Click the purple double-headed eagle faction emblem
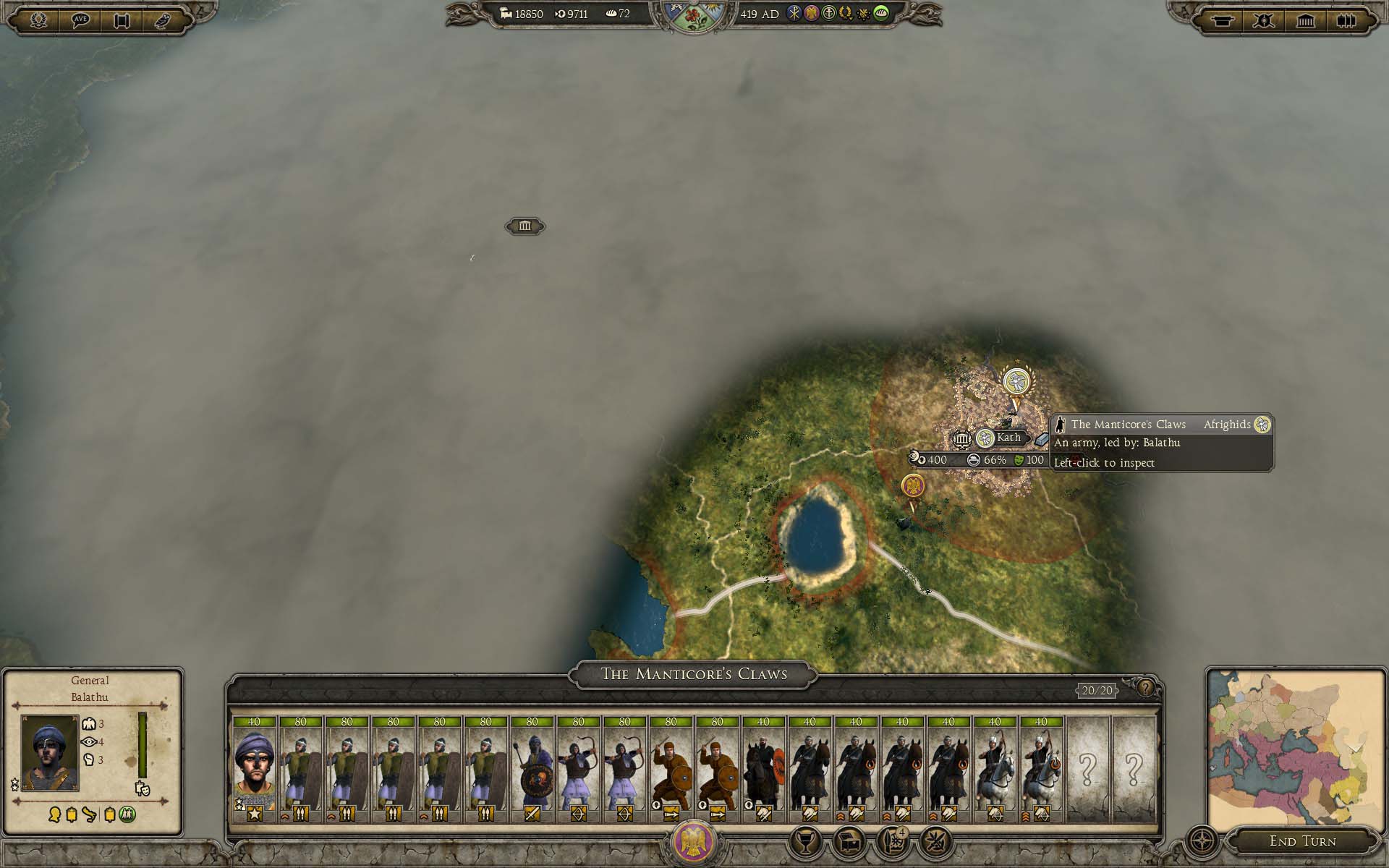 point(694,842)
